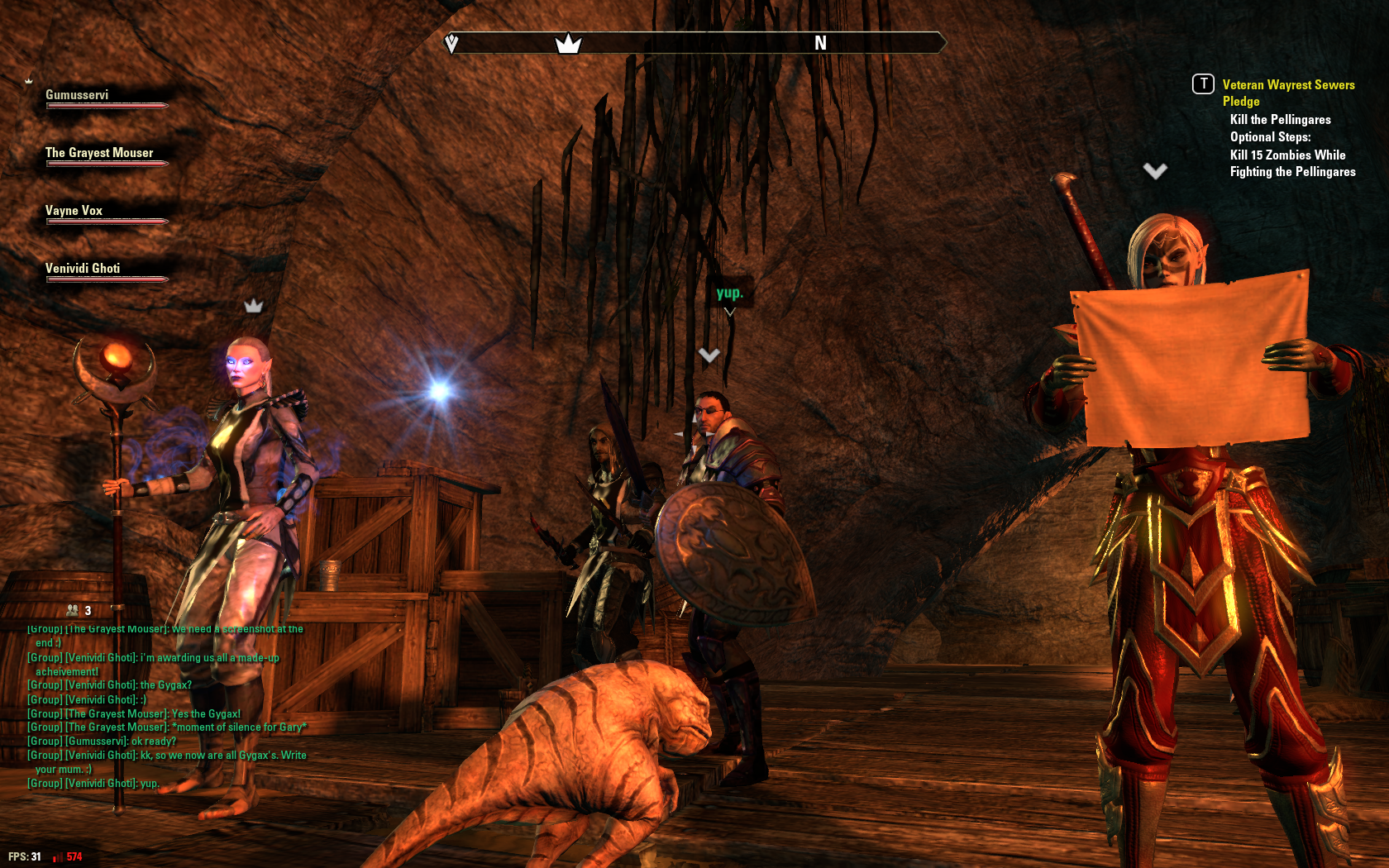
Task: Pick Venividi Ghoti from the group list
Action: point(83,269)
